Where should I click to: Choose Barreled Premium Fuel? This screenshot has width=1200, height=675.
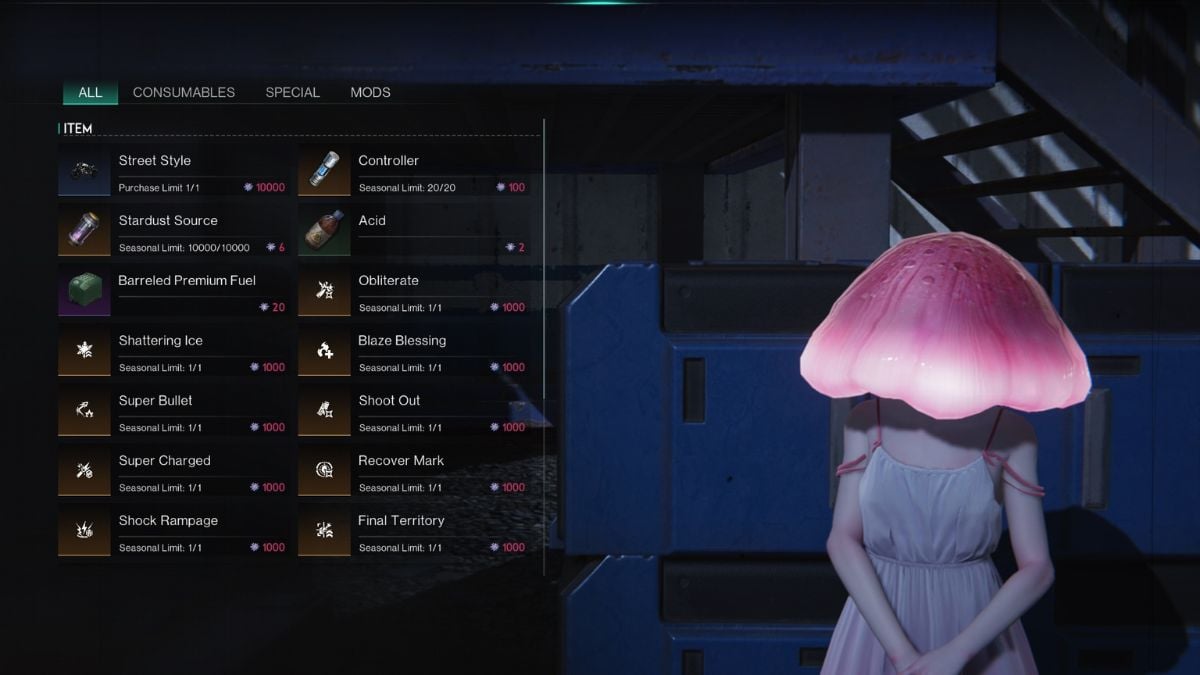[173, 291]
